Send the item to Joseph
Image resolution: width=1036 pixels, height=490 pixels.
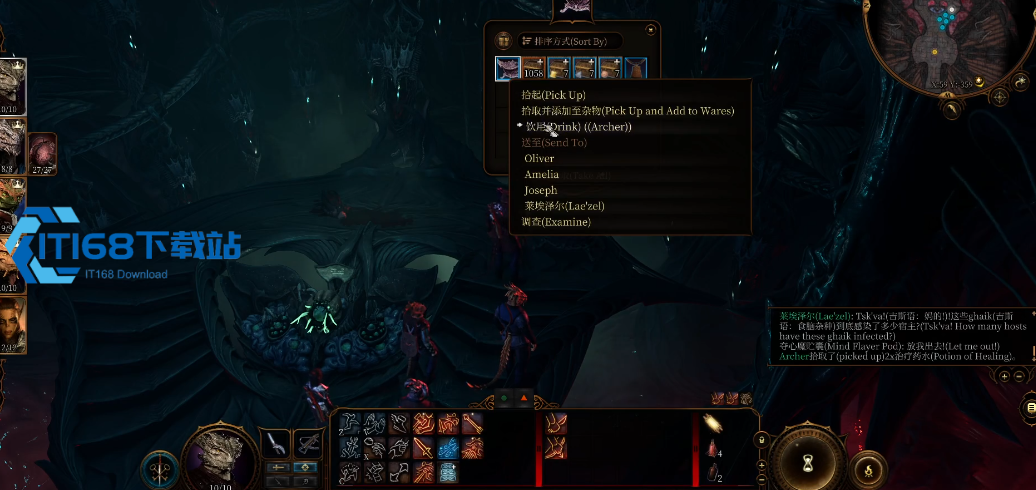[x=540, y=191]
